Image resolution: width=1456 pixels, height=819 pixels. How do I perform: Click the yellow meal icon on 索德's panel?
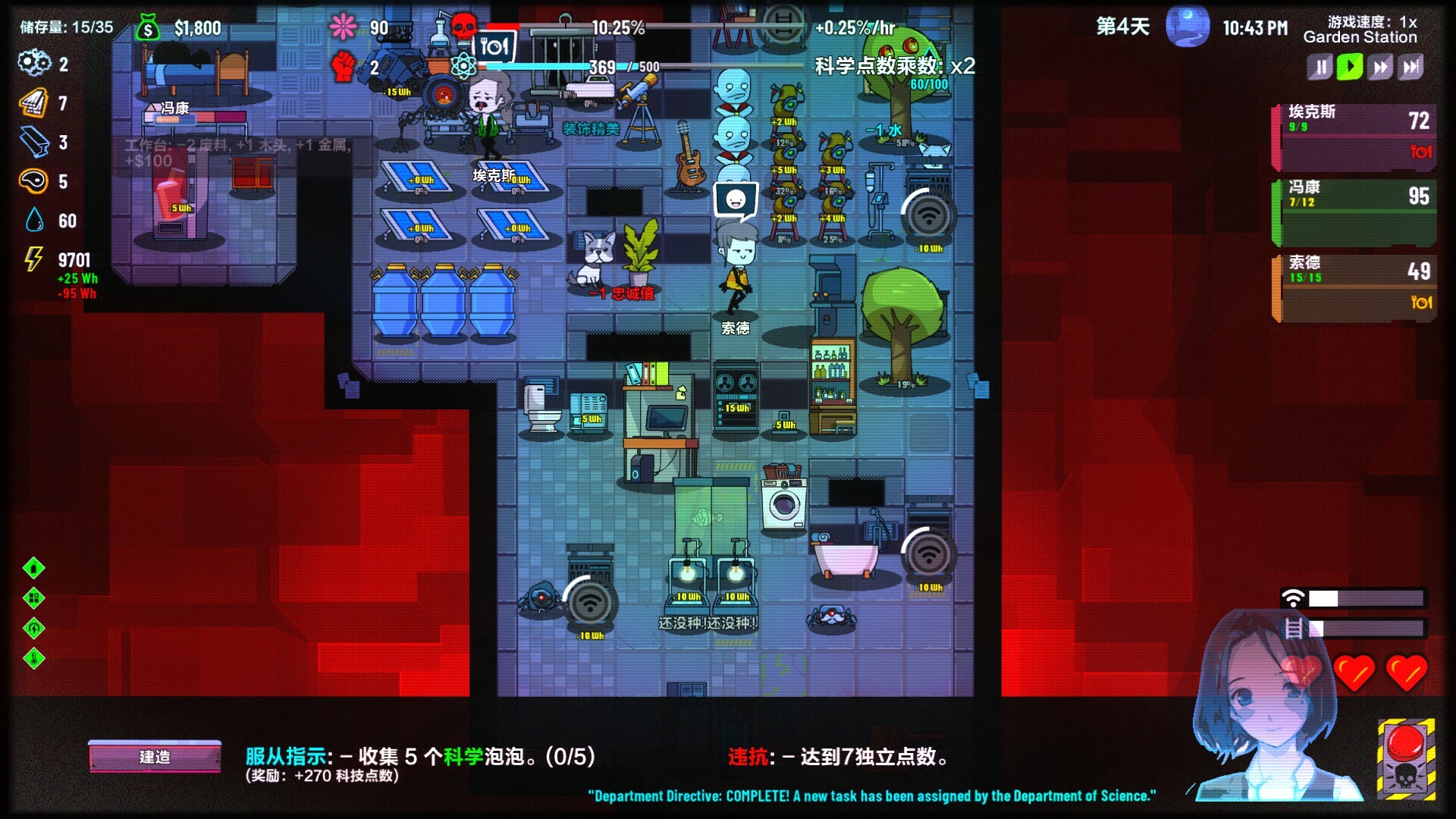1423,303
